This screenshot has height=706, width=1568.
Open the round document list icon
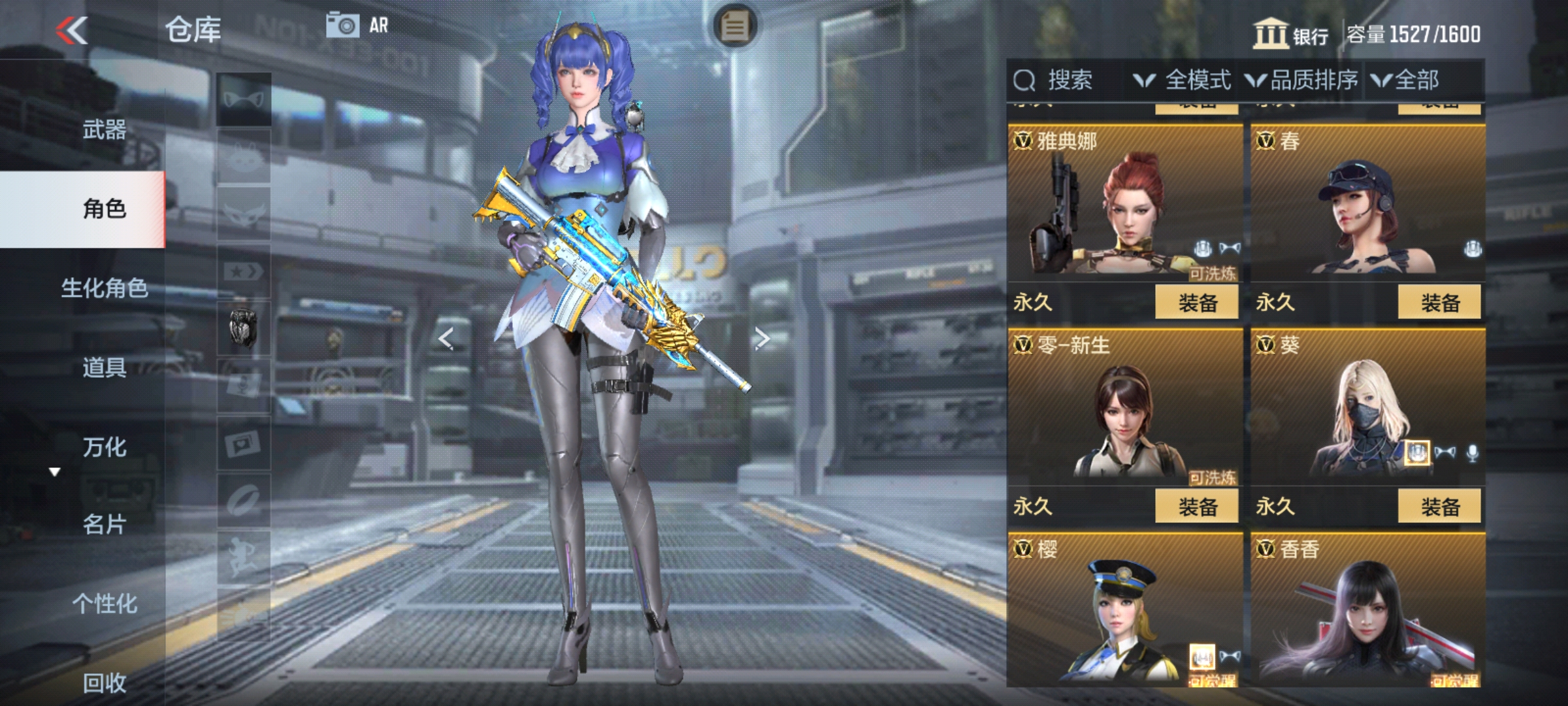click(734, 27)
